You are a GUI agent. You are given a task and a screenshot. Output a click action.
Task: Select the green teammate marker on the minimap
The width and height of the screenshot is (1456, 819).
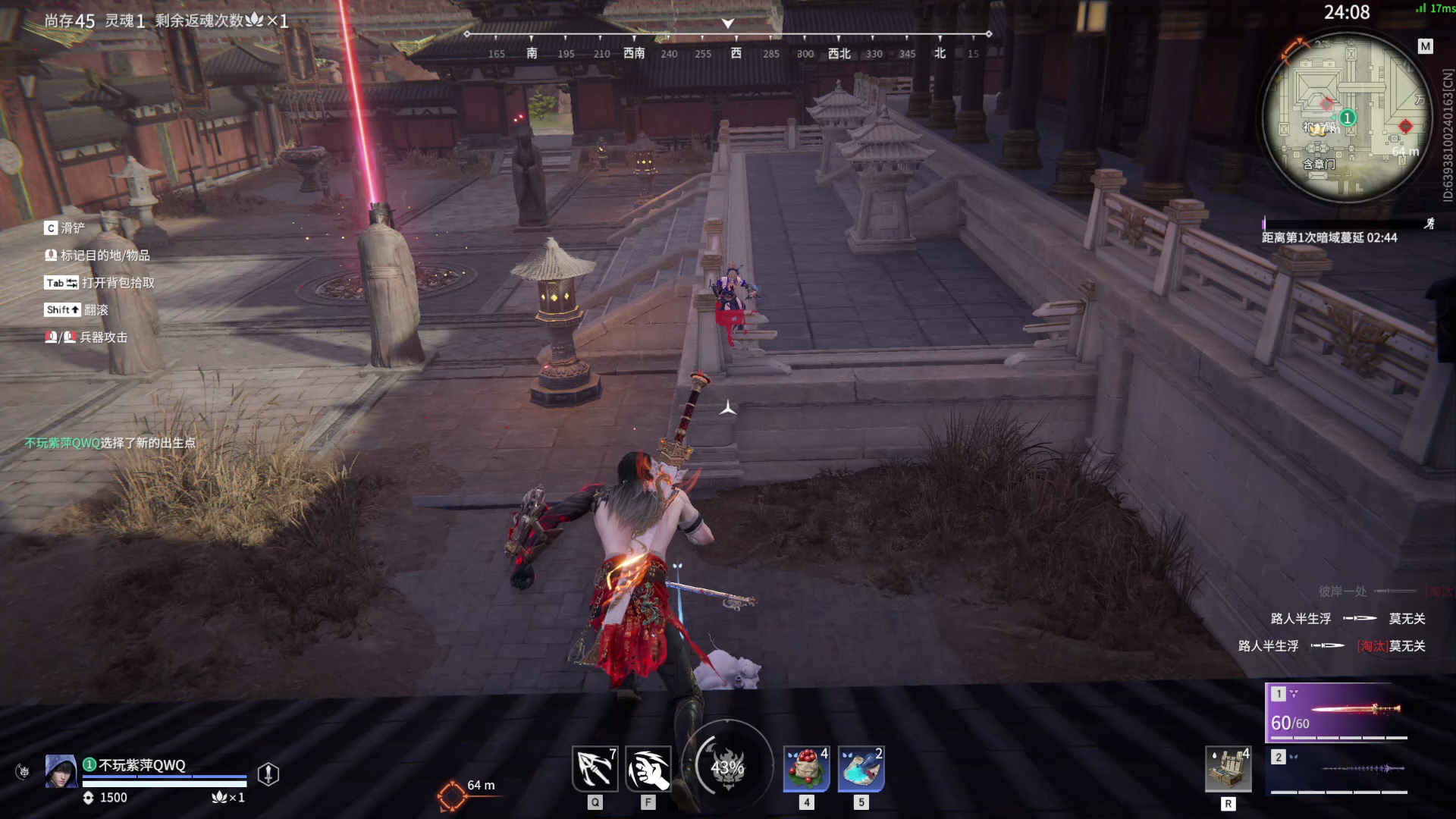click(x=1347, y=118)
